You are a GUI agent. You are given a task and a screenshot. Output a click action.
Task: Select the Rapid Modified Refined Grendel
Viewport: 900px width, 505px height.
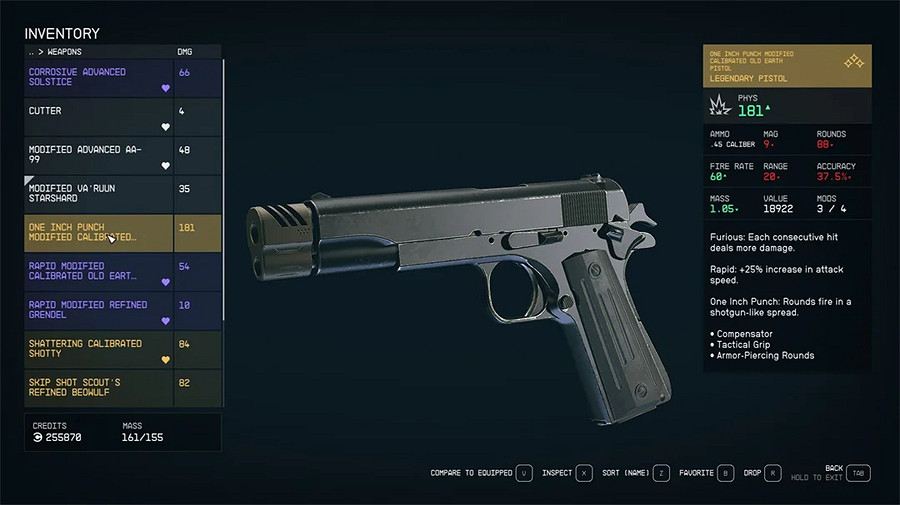click(98, 310)
